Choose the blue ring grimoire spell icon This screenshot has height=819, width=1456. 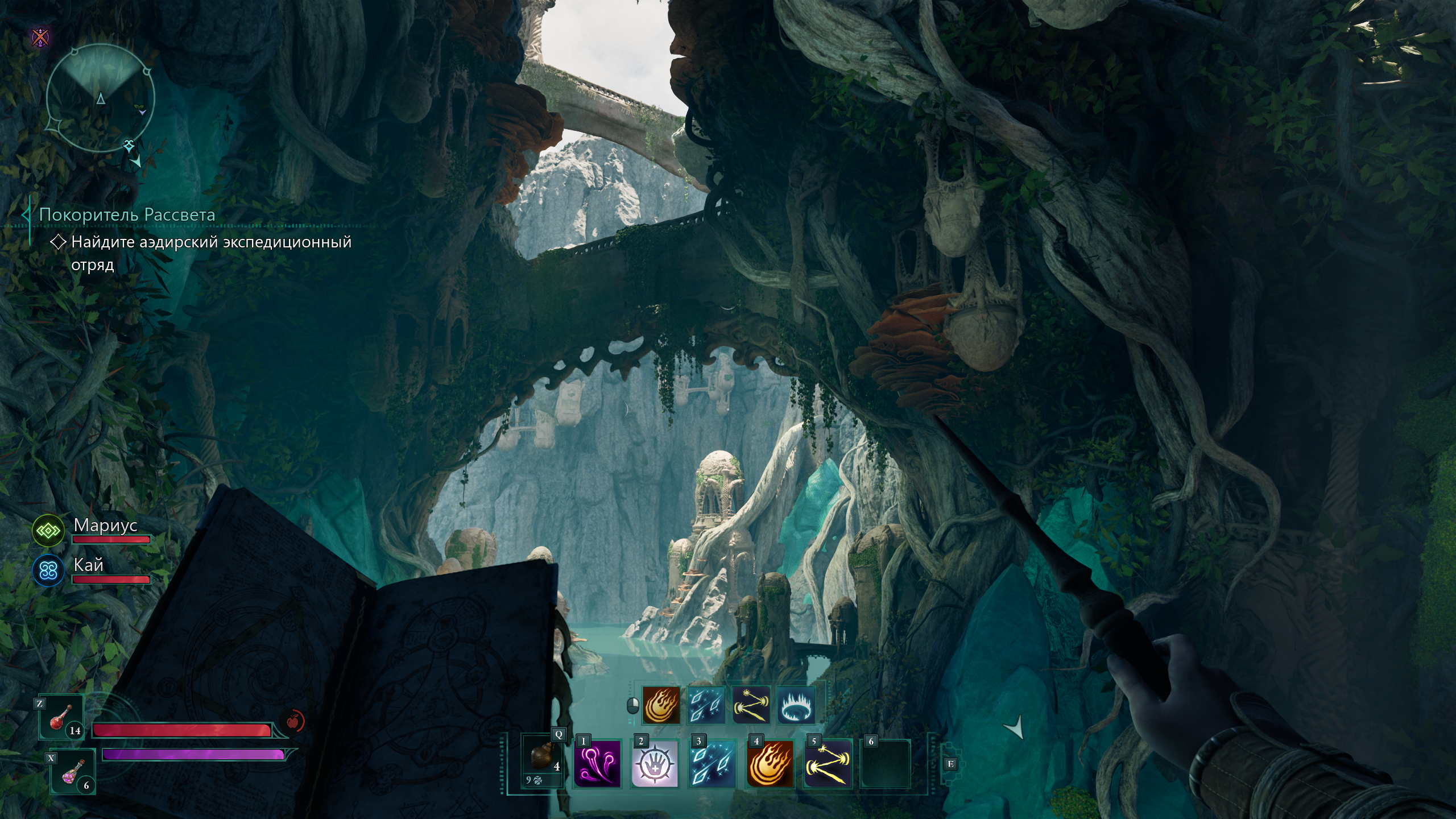click(x=796, y=705)
